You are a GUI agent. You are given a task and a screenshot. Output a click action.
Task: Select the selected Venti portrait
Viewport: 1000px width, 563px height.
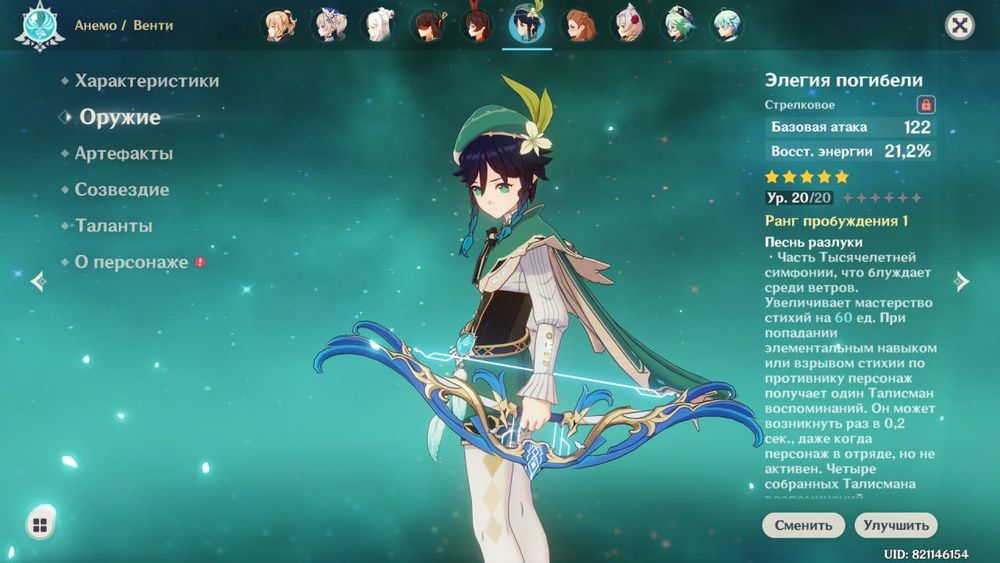[526, 24]
